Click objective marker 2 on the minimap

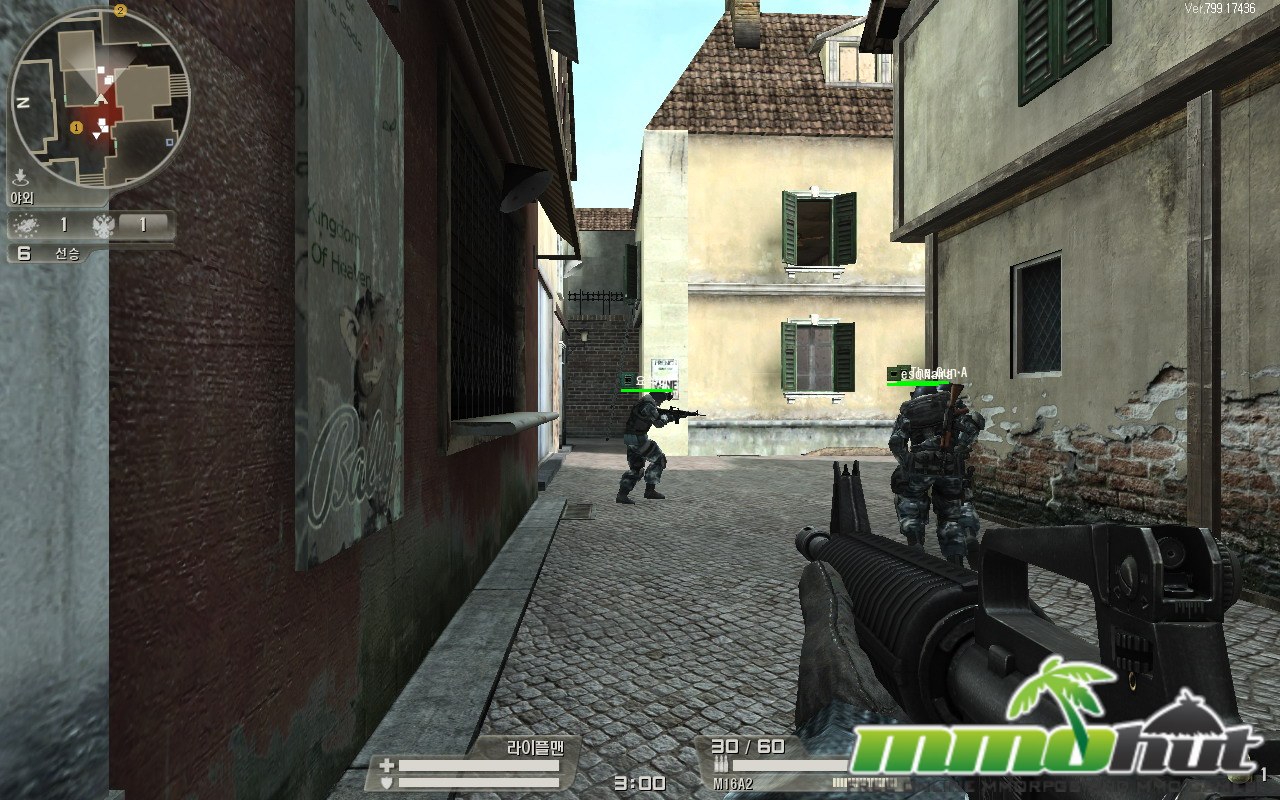[x=120, y=10]
